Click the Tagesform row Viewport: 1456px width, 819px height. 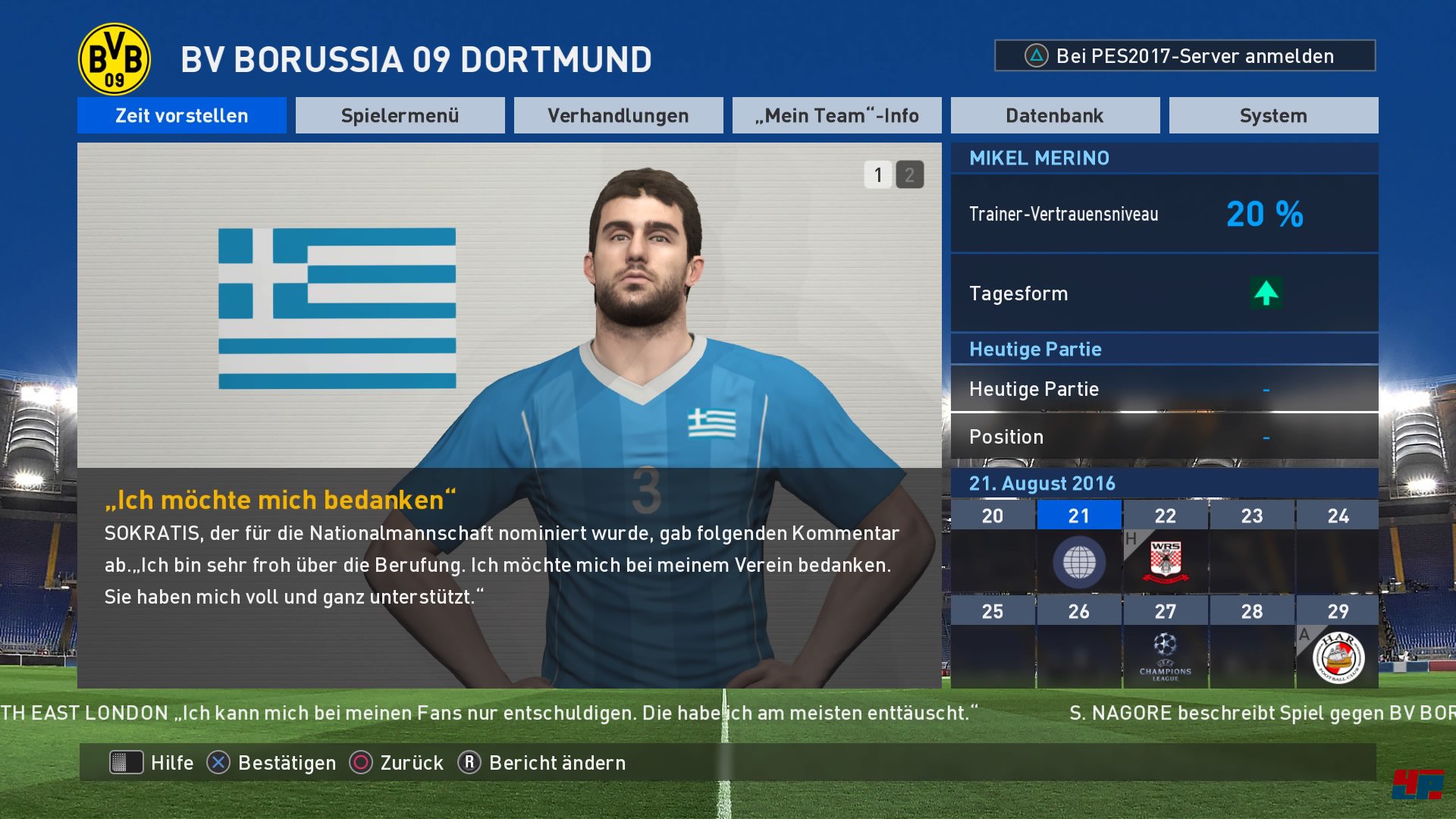[x=1164, y=293]
